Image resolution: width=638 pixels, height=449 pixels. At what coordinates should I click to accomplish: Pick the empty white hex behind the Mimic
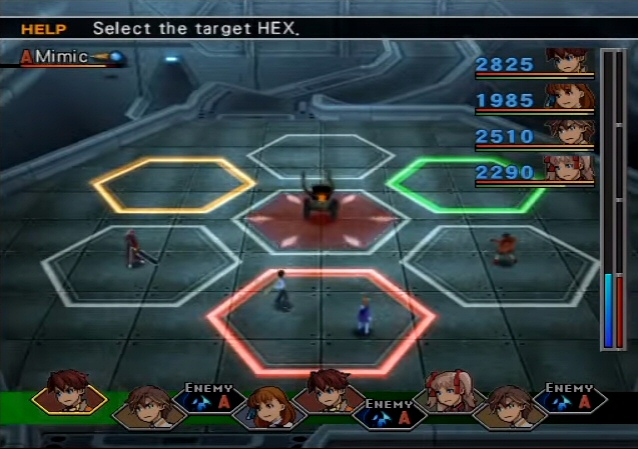coord(320,156)
